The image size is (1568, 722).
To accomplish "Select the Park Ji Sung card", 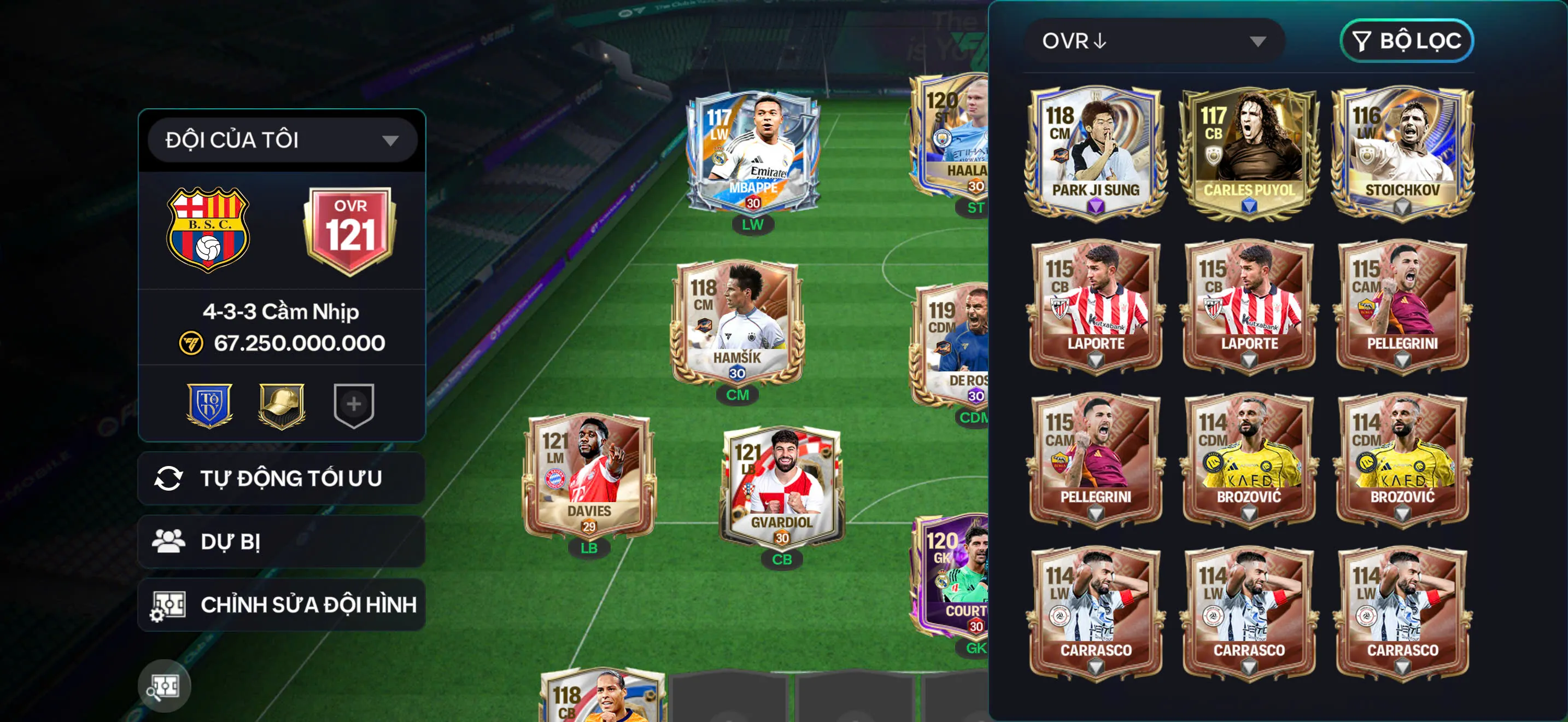I will [x=1096, y=152].
